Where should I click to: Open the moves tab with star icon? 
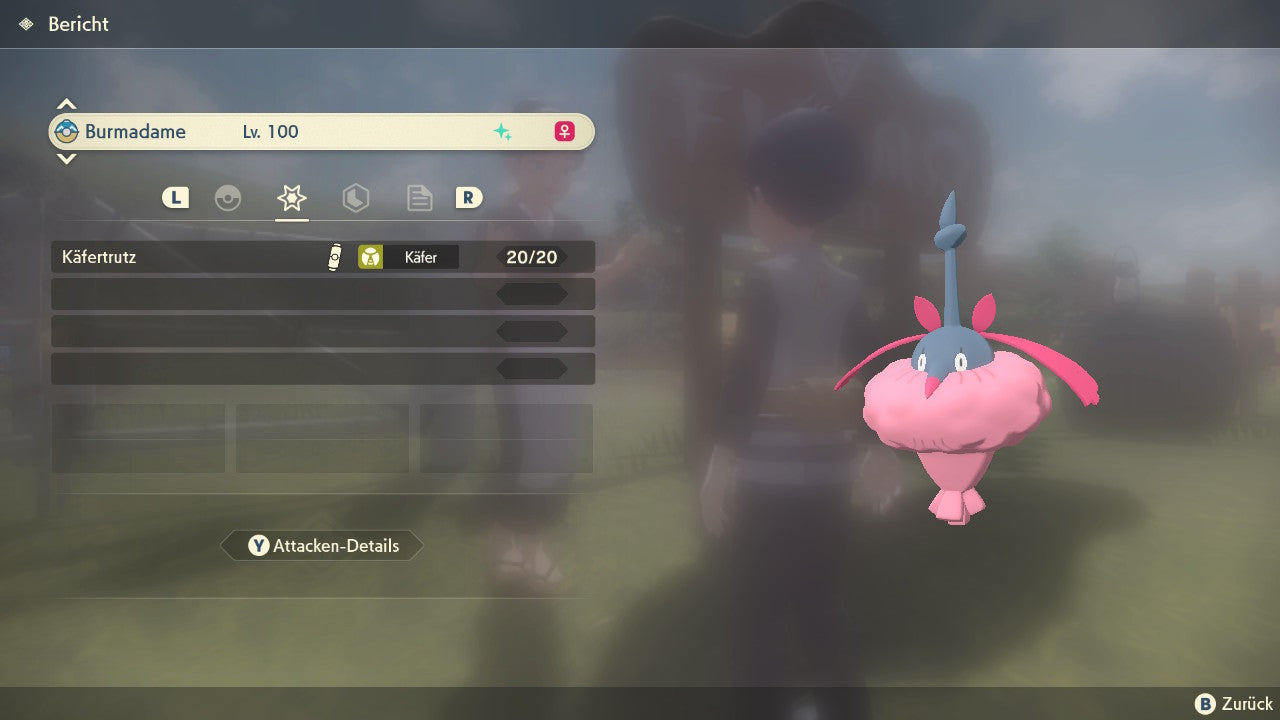pos(291,198)
